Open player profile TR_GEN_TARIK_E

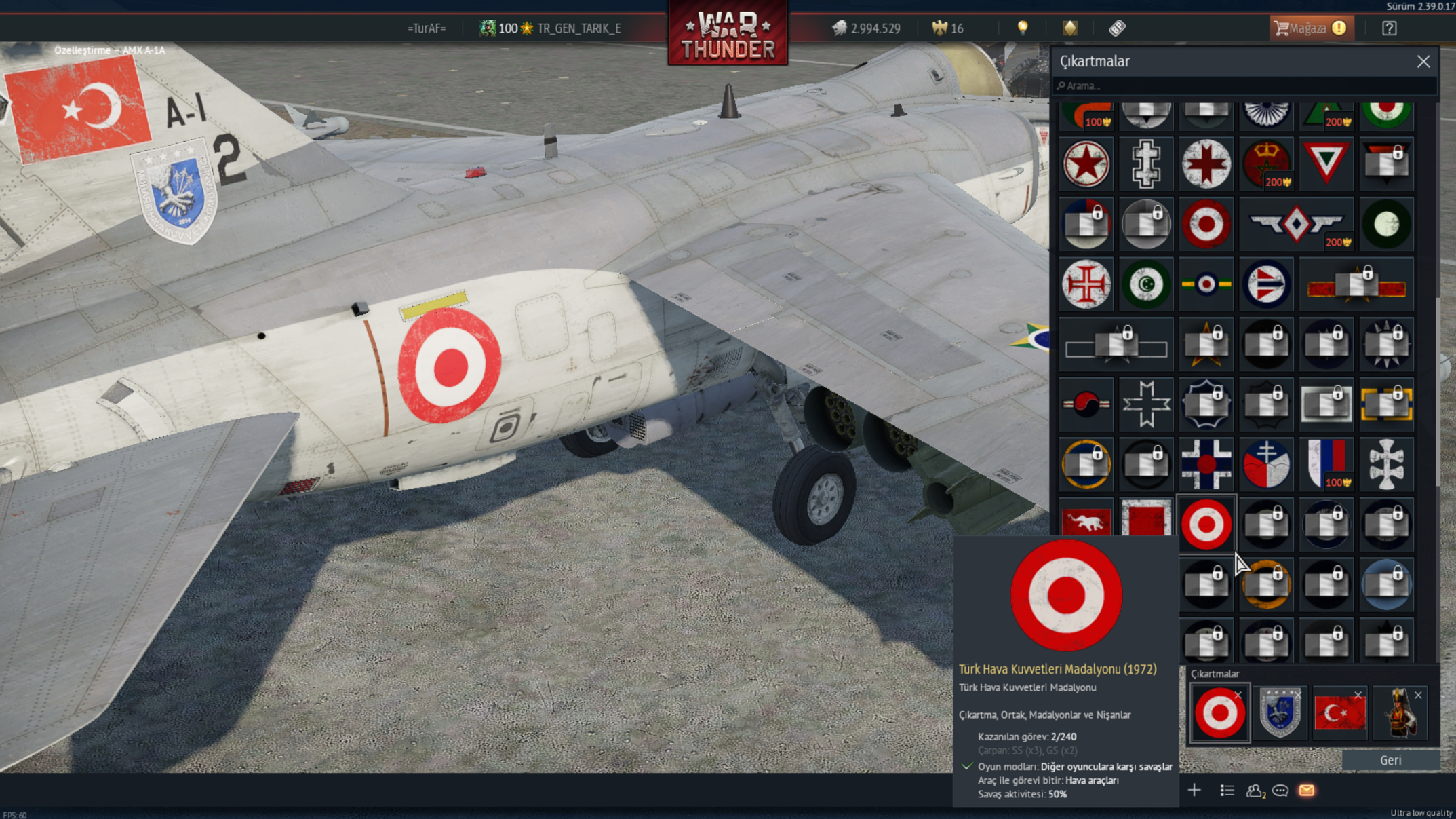click(578, 28)
